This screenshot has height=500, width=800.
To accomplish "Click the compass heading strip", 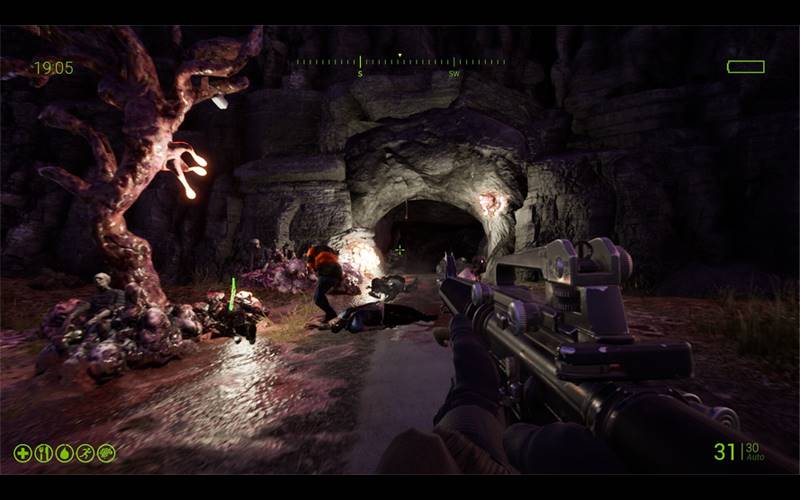I will (x=400, y=63).
